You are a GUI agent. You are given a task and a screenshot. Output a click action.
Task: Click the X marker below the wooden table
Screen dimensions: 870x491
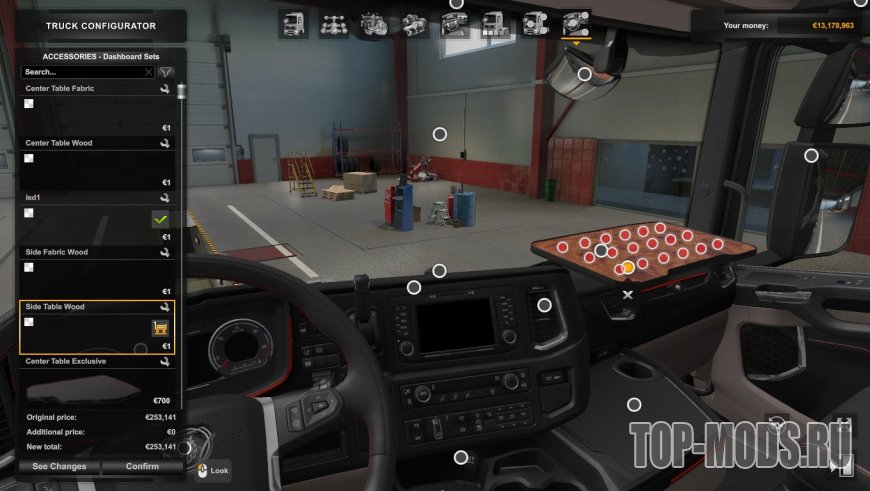628,295
